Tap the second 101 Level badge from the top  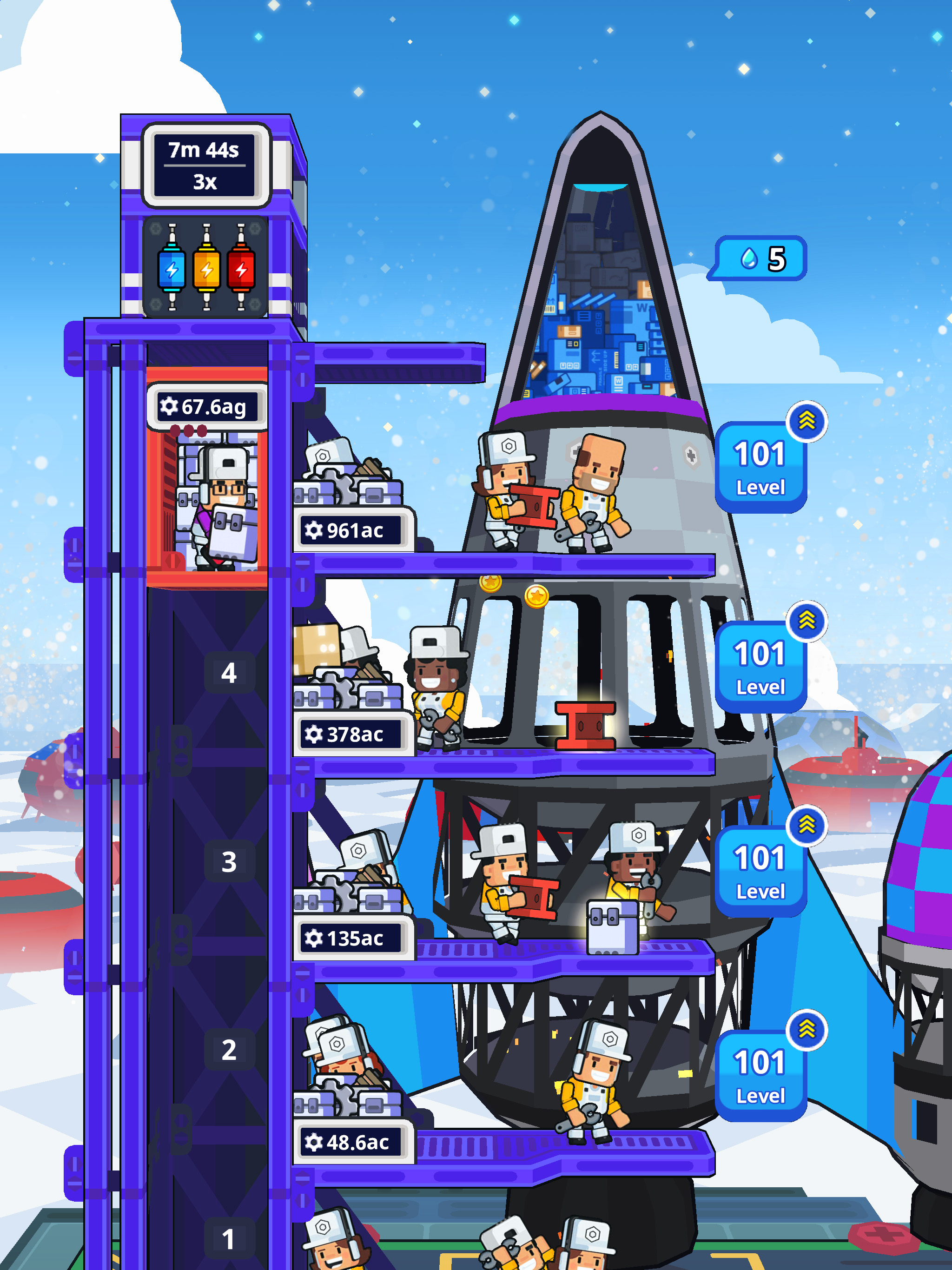[759, 666]
